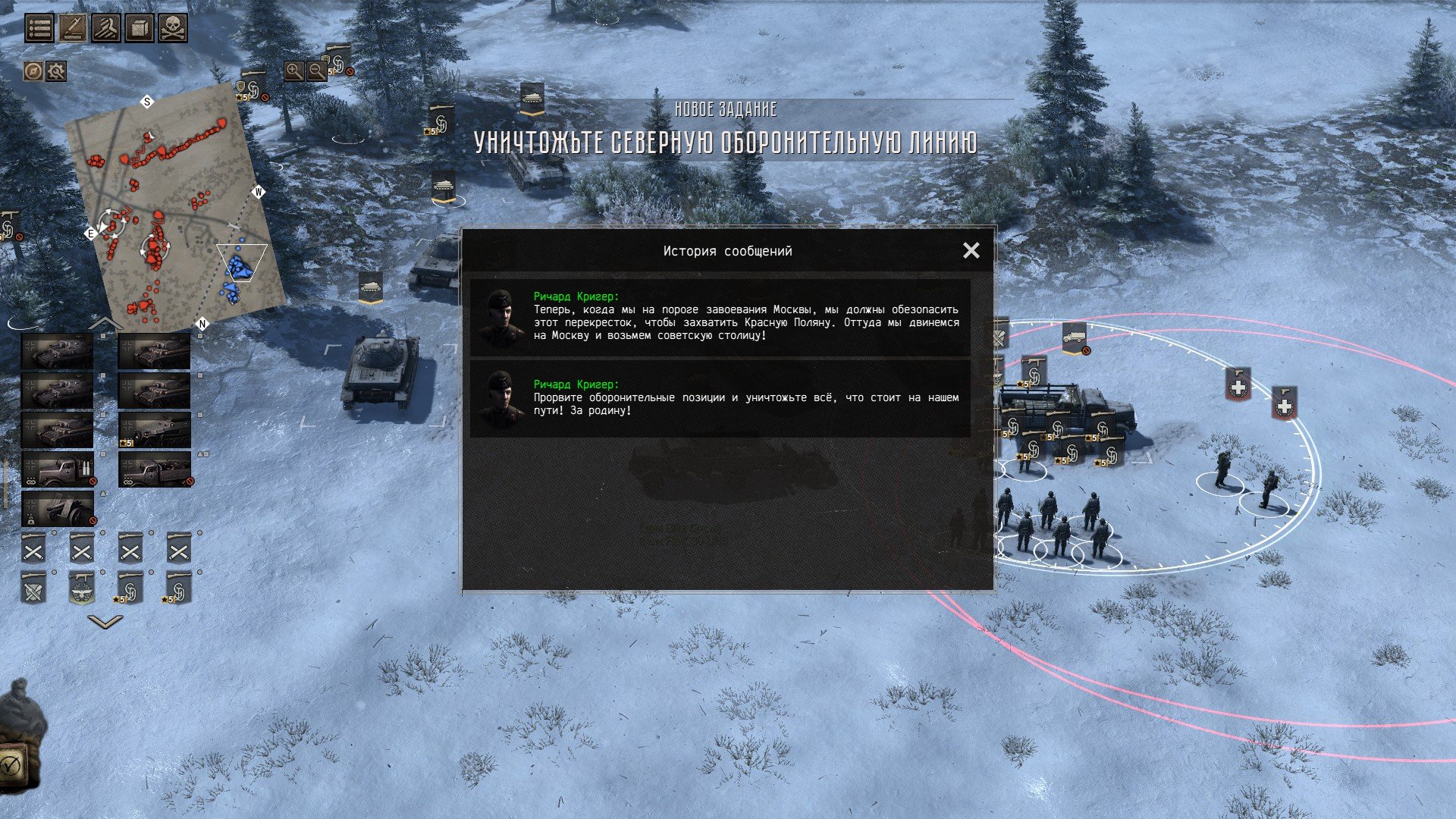Viewport: 1456px width, 819px height.
Task: Open the task list menu icon
Action: coord(39,28)
